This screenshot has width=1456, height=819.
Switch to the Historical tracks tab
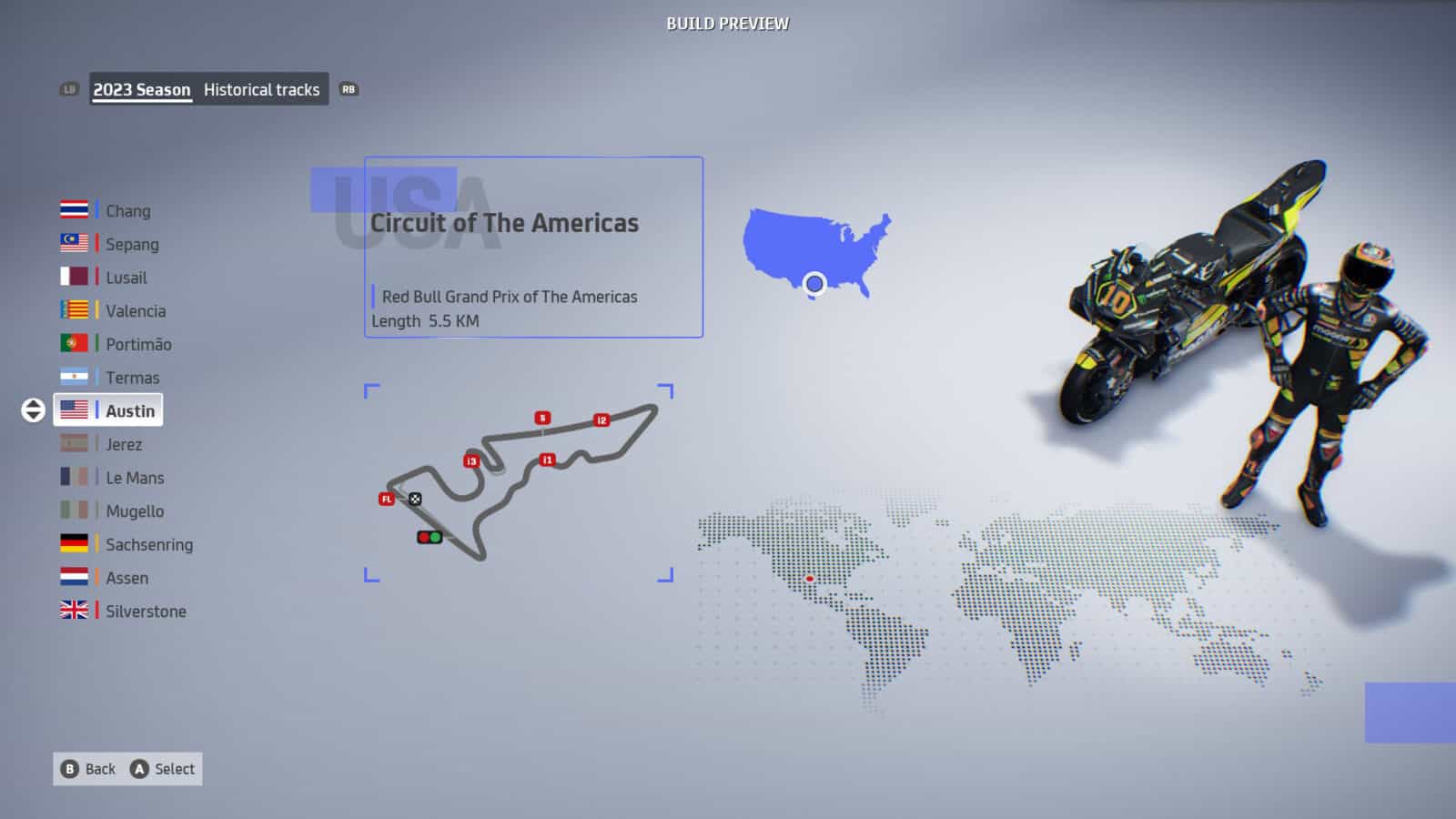262,89
